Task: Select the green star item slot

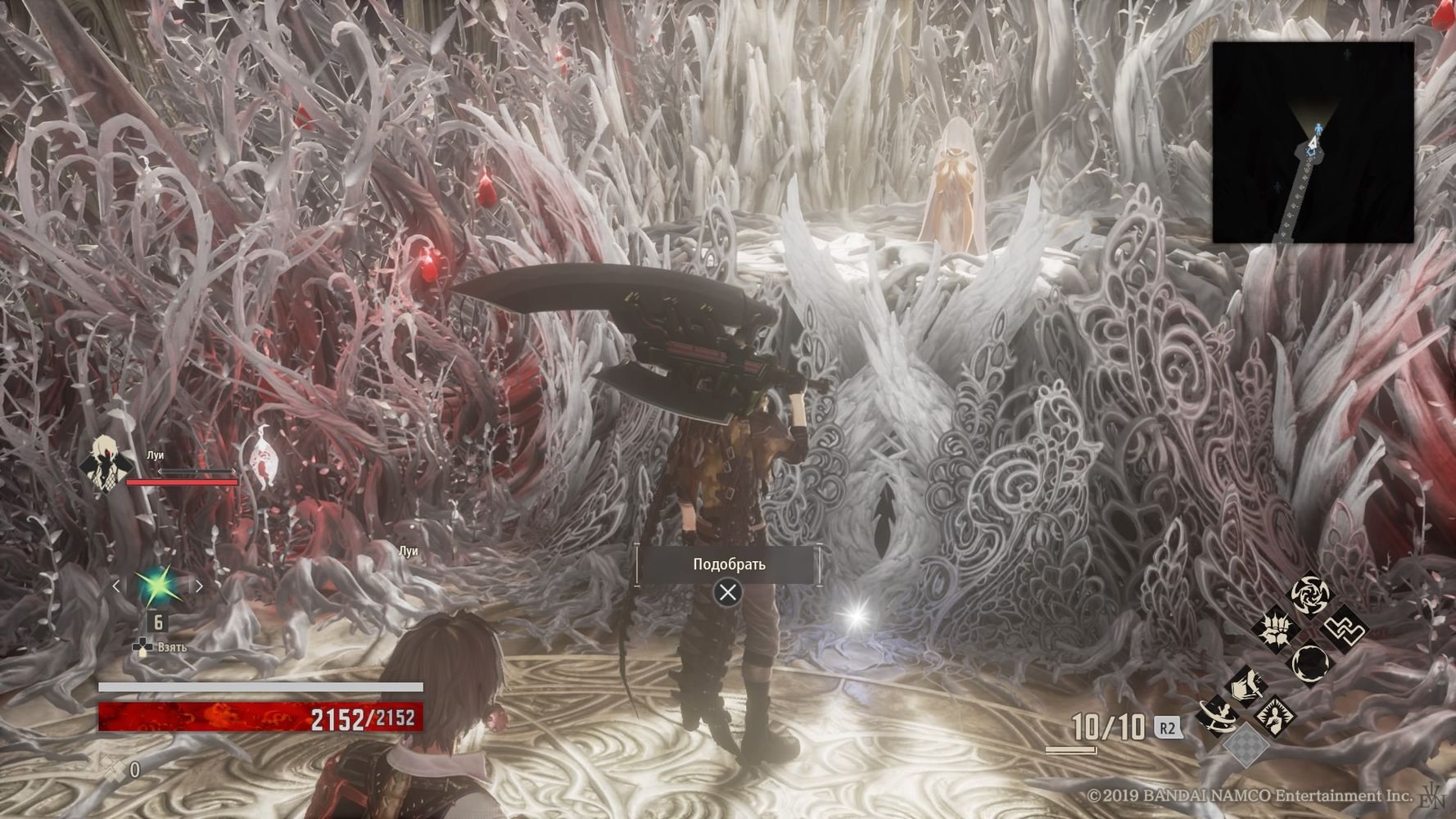Action: tap(156, 586)
